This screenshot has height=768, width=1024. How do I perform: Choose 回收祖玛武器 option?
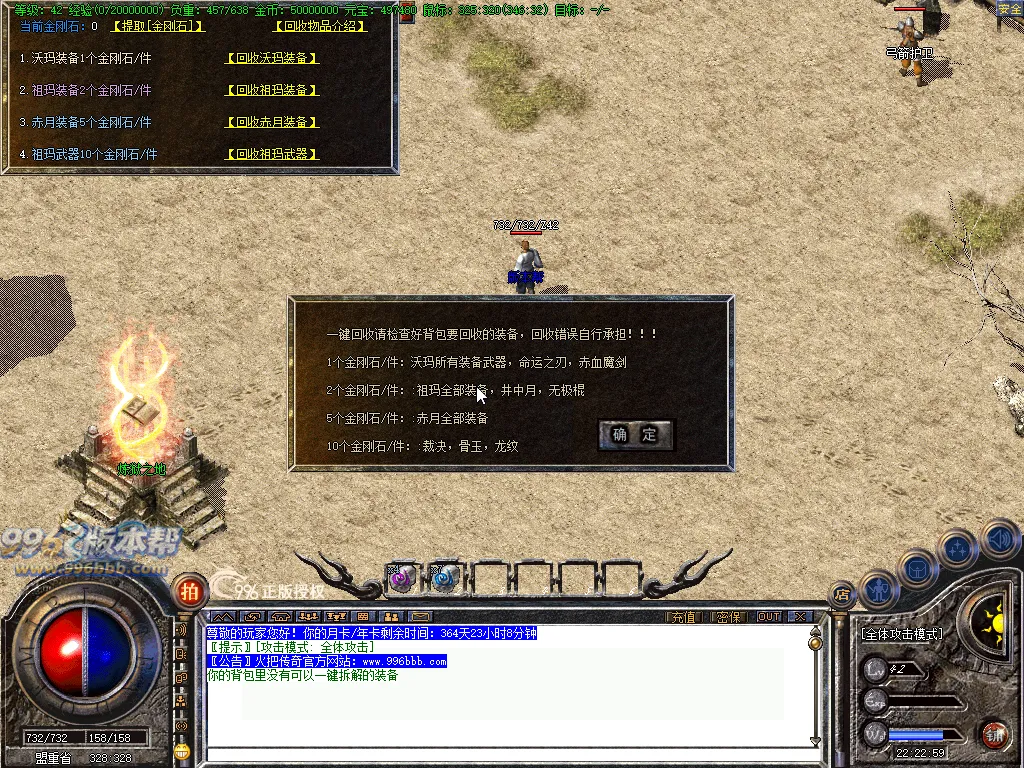[272, 154]
